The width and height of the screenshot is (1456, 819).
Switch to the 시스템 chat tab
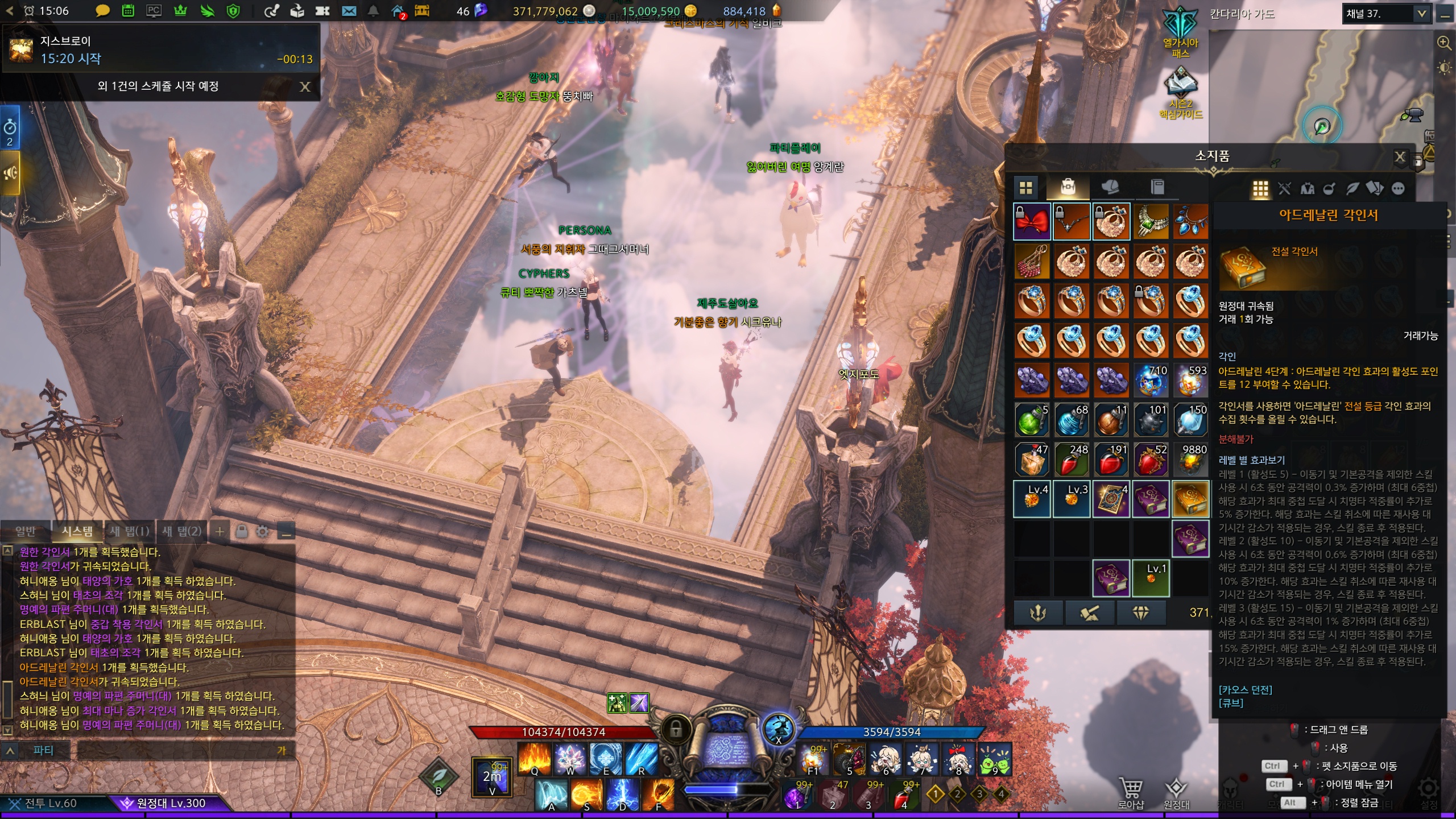77,531
